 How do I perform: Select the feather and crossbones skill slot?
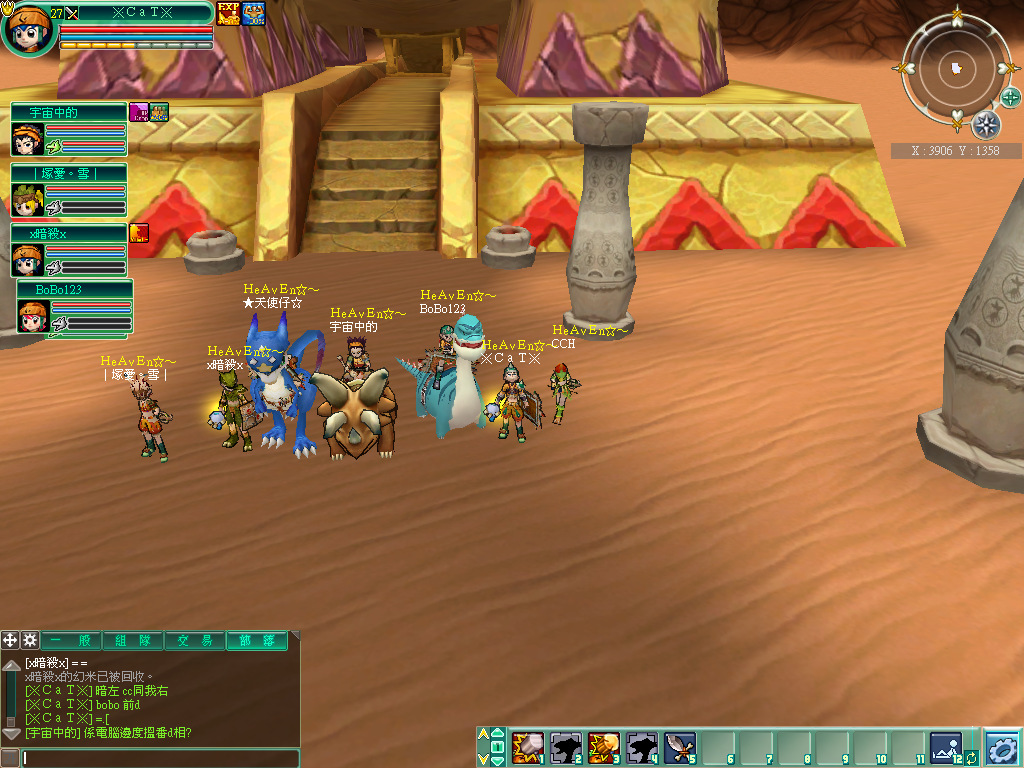pyautogui.click(x=679, y=746)
